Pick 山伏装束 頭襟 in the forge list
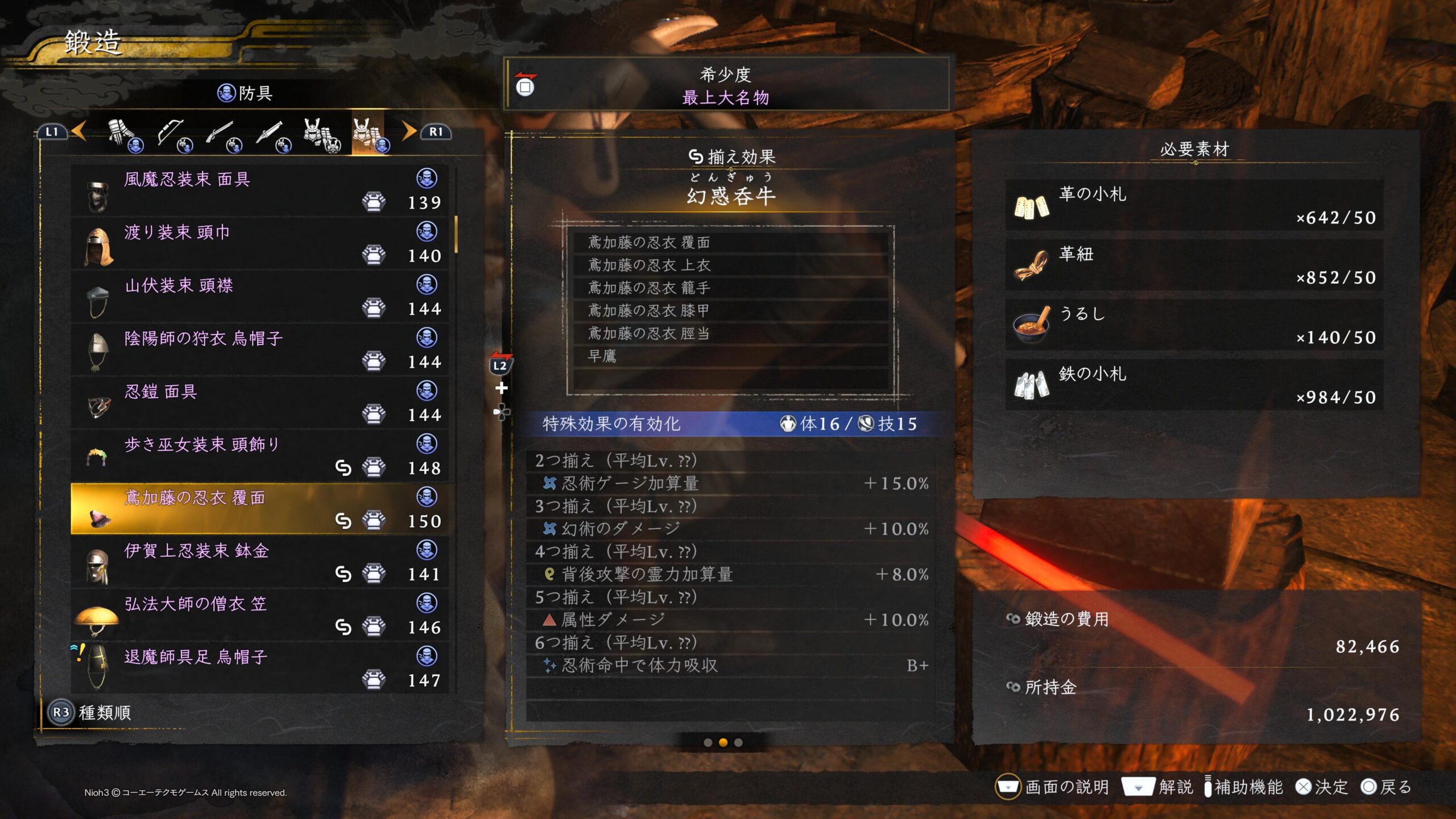Image resolution: width=1456 pixels, height=819 pixels. click(x=259, y=296)
